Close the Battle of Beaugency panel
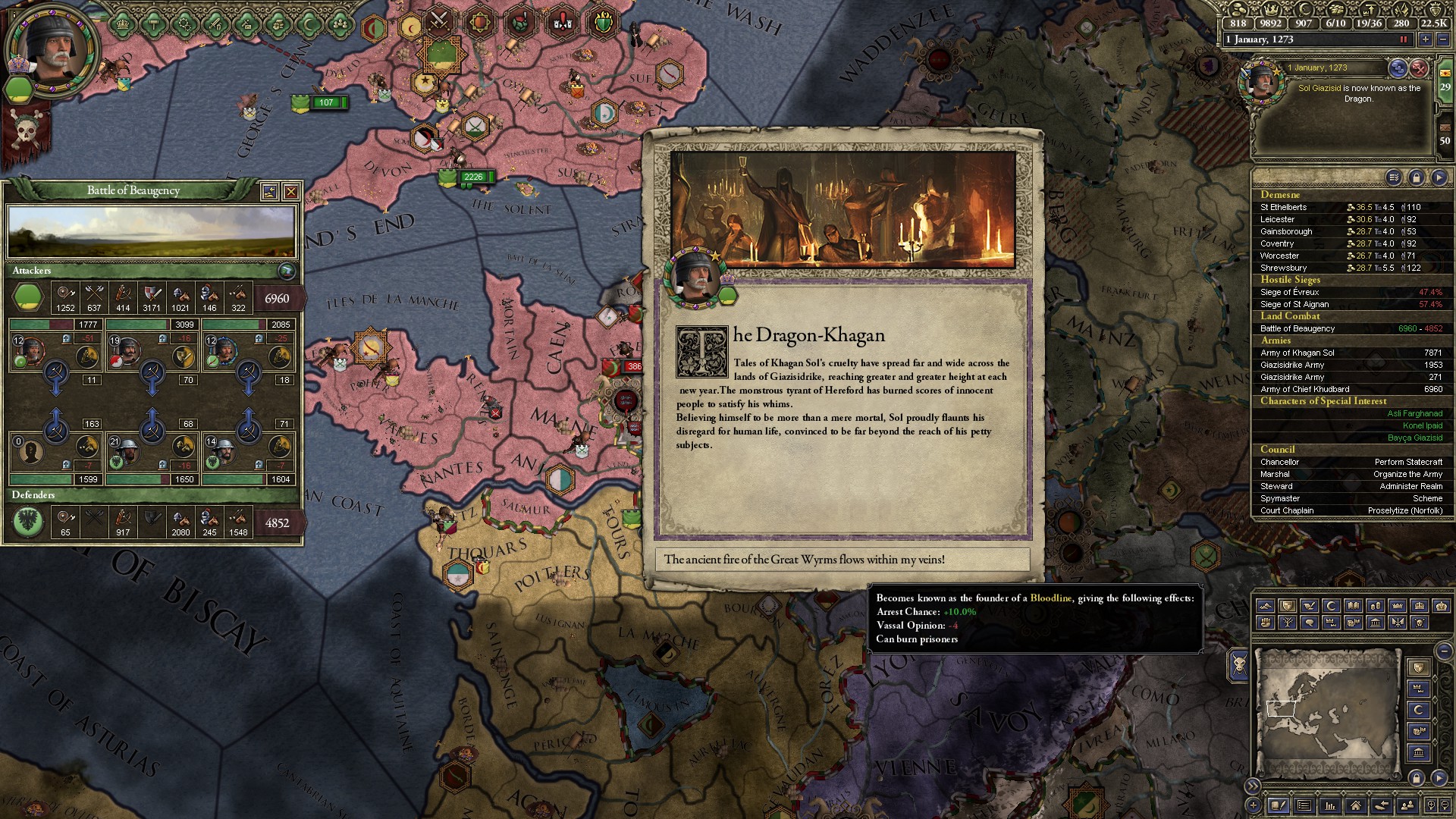 291,192
